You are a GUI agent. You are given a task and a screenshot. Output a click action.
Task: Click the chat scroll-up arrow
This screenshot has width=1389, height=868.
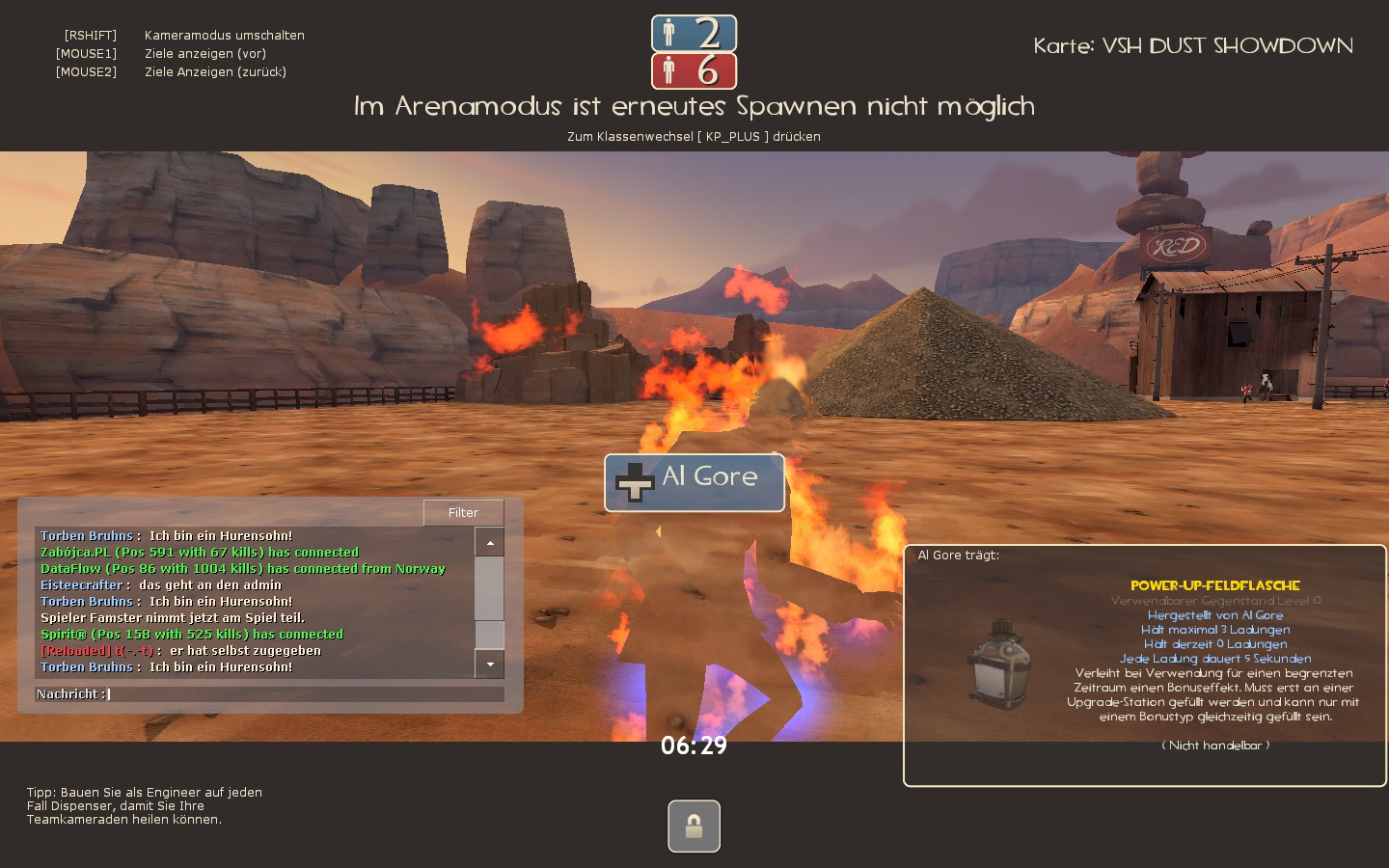click(x=490, y=543)
